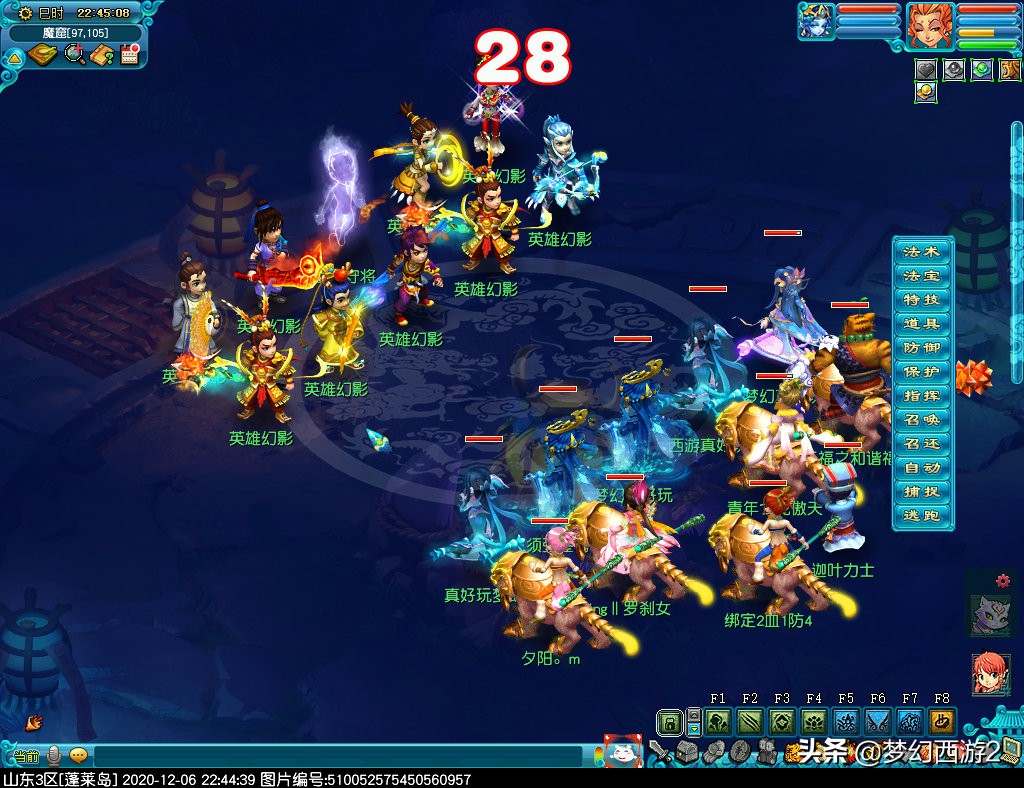Activate the F1 hotkey skill slot
Image resolution: width=1024 pixels, height=788 pixels.
pos(718,722)
